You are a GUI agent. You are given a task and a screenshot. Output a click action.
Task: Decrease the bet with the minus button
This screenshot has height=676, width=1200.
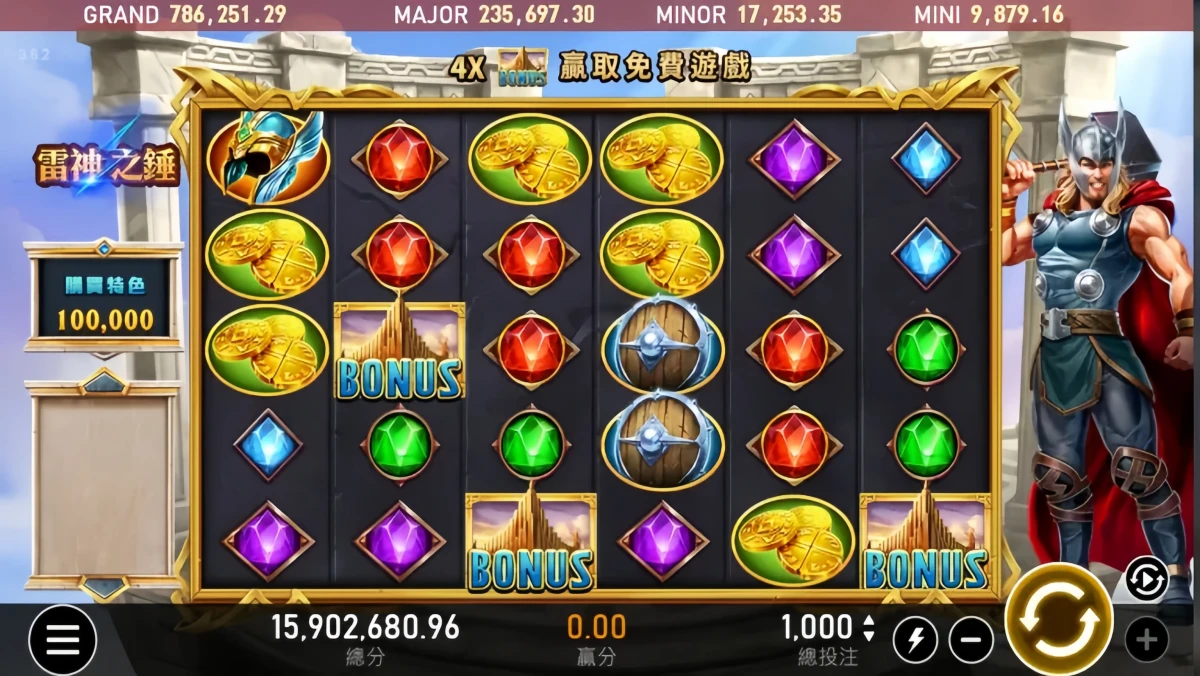coord(971,640)
